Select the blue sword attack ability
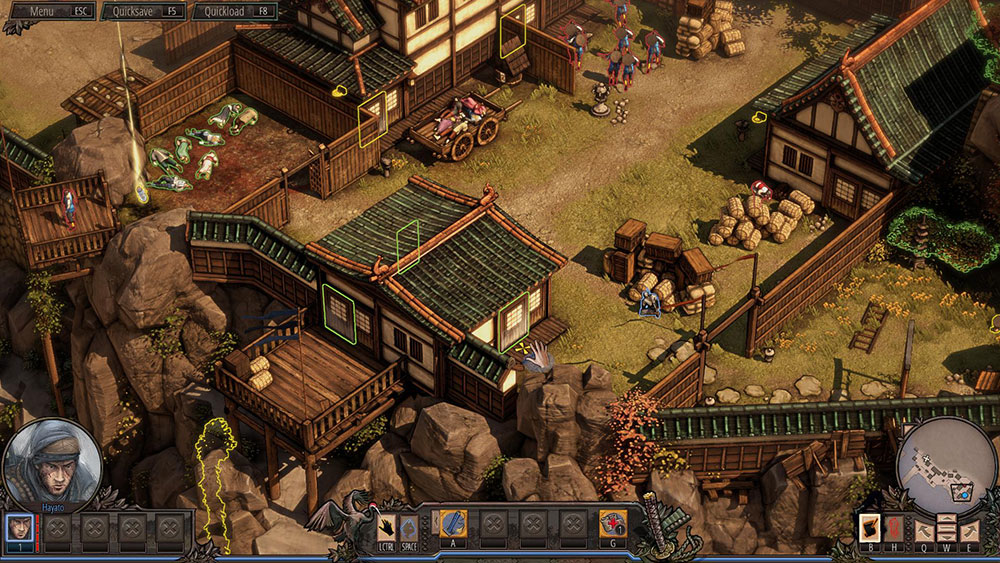 [453, 523]
